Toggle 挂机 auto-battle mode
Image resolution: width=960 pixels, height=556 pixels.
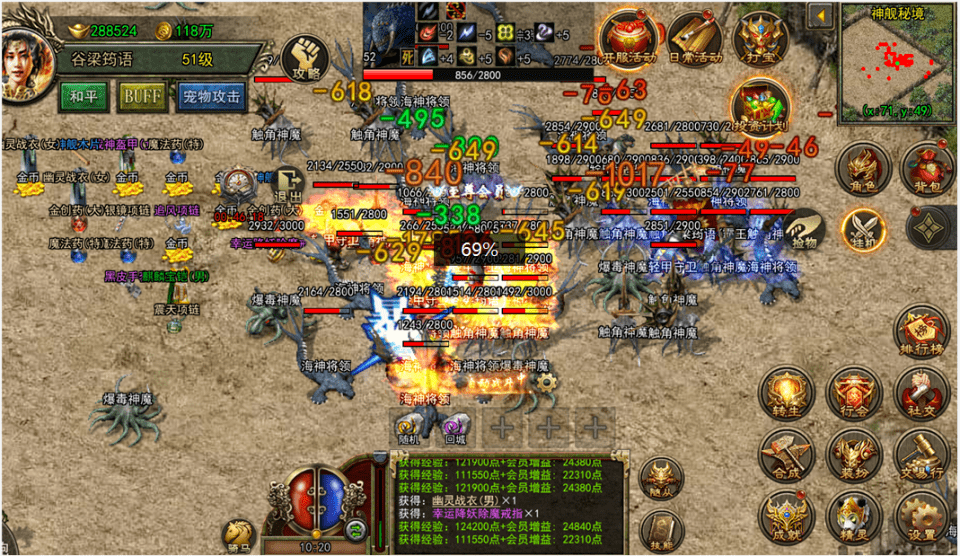(861, 228)
